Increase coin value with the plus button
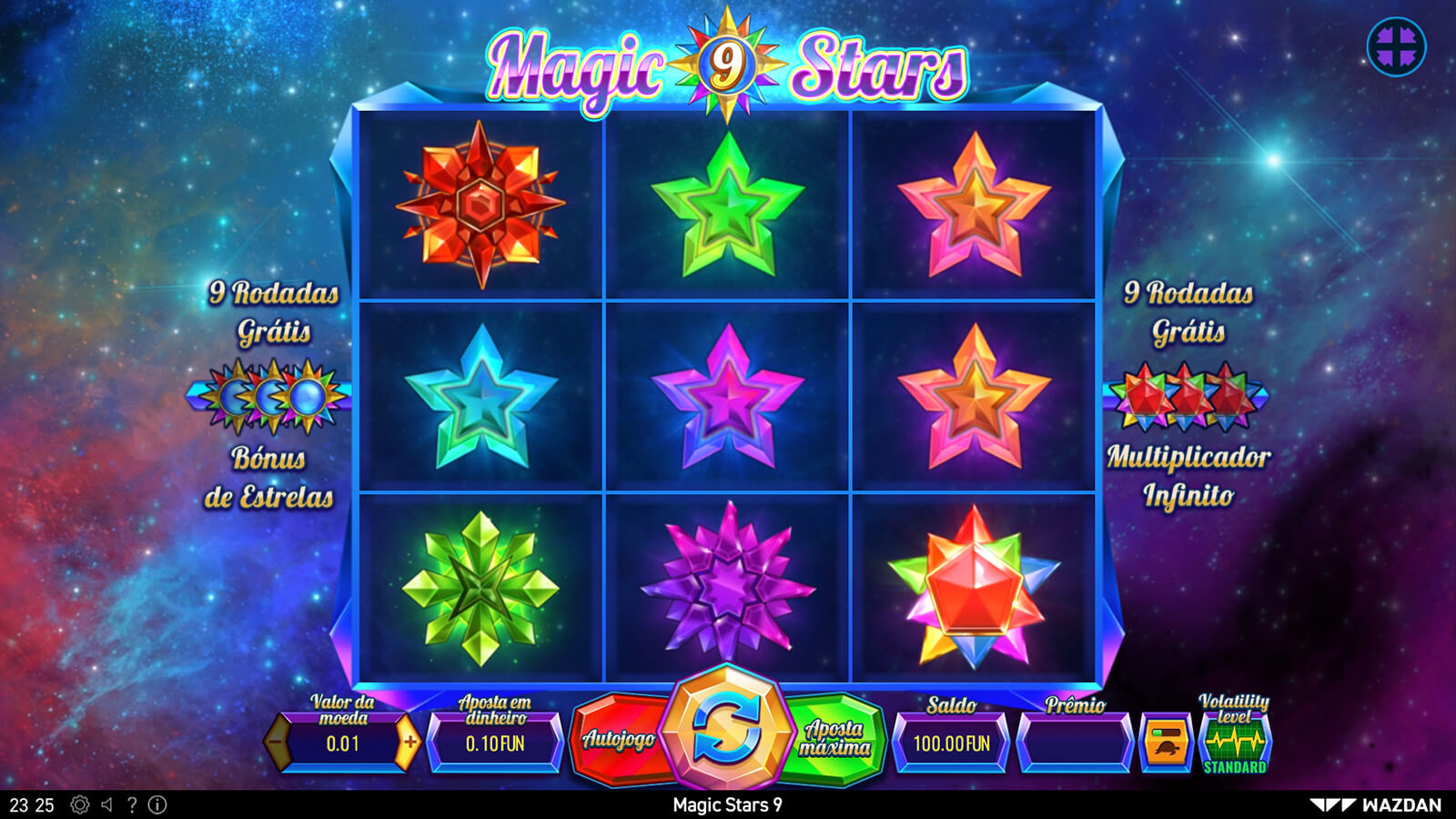Viewport: 1456px width, 819px height. coord(409,743)
